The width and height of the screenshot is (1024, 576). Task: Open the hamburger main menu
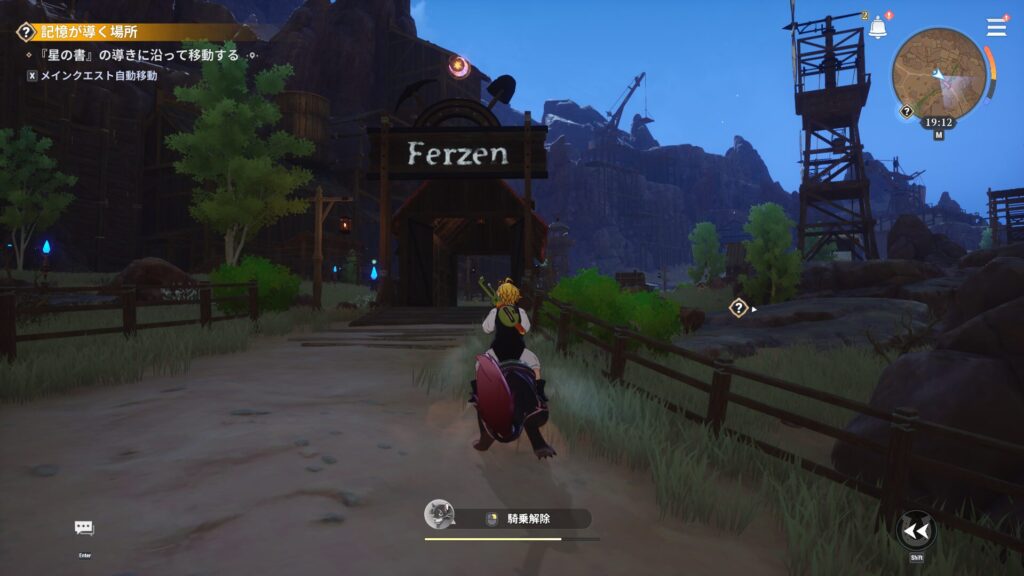996,27
